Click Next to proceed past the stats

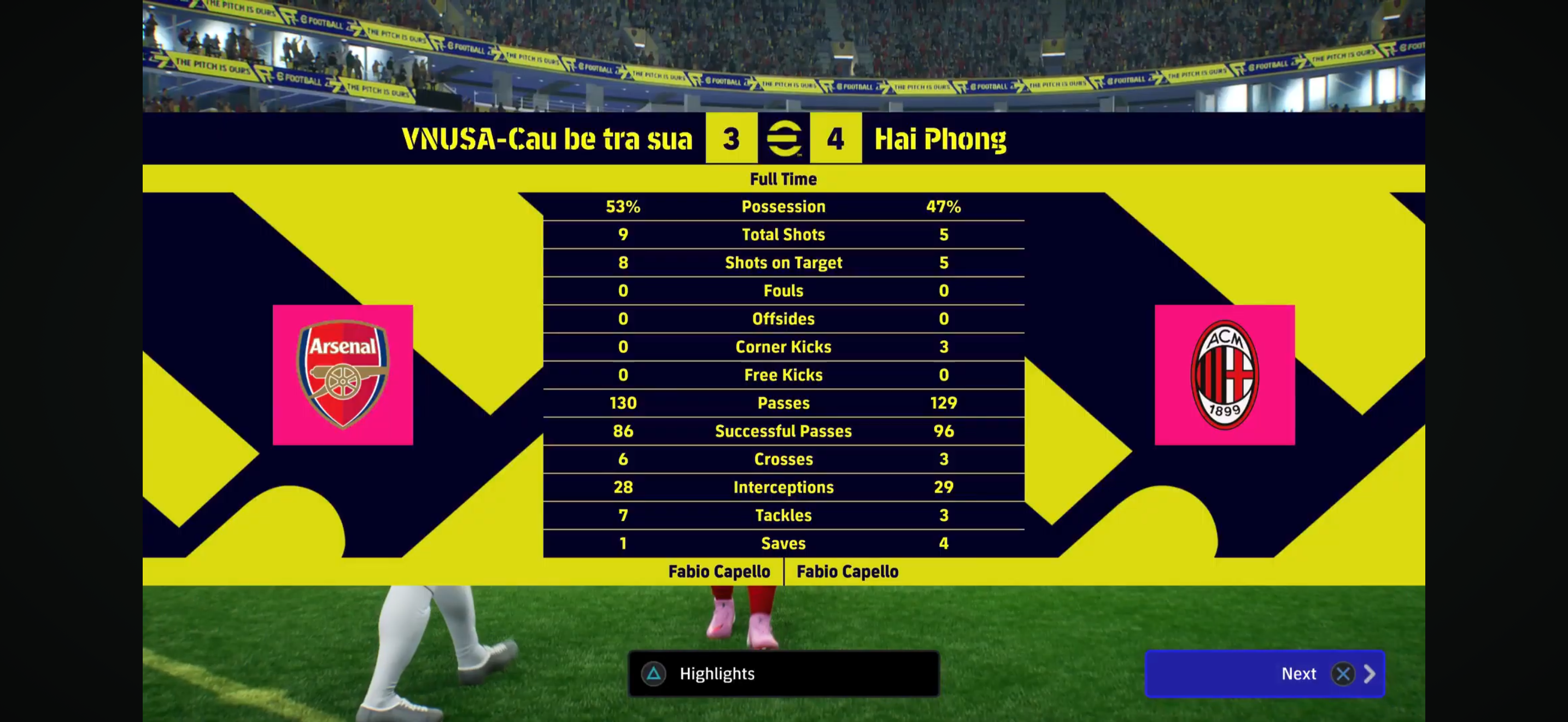1299,674
